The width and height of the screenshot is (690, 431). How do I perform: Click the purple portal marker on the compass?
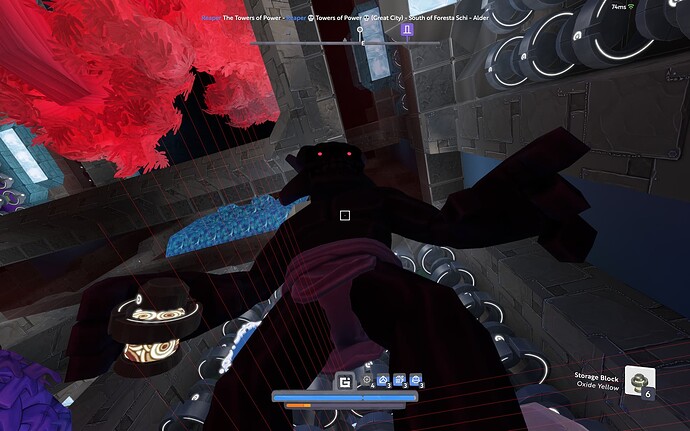tap(408, 32)
